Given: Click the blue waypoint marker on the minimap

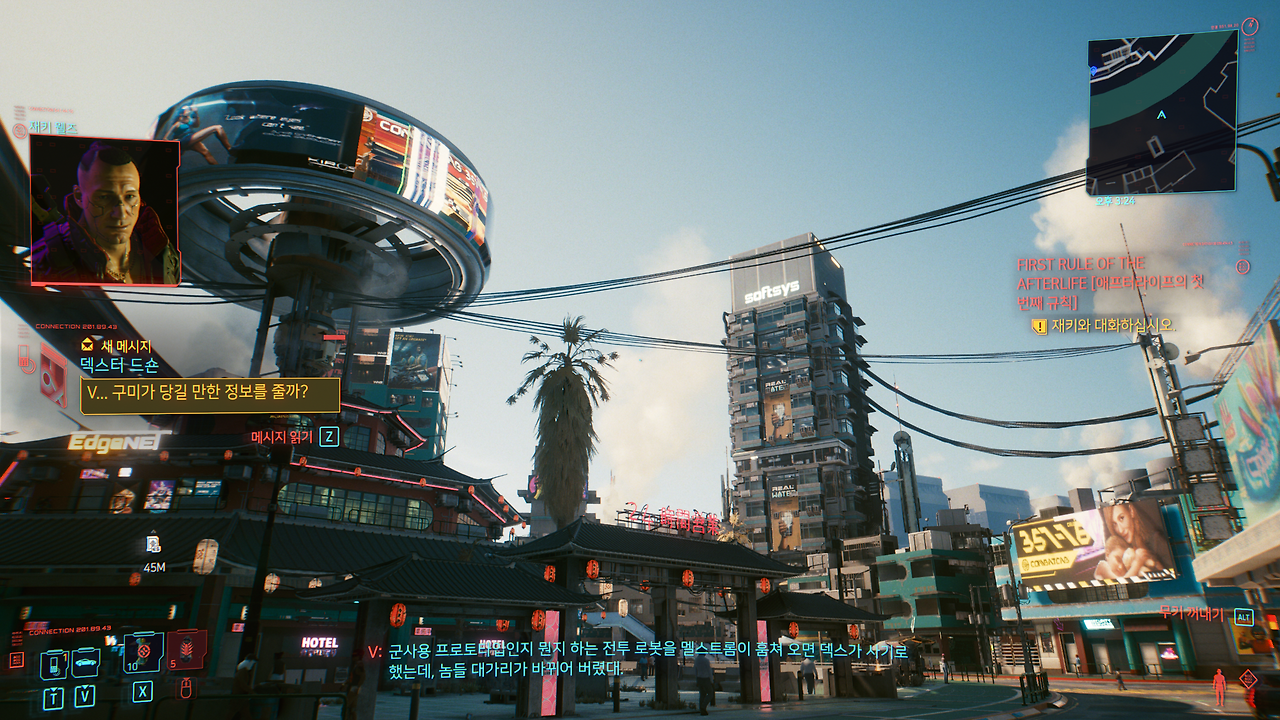Looking at the screenshot, I should point(1094,70).
